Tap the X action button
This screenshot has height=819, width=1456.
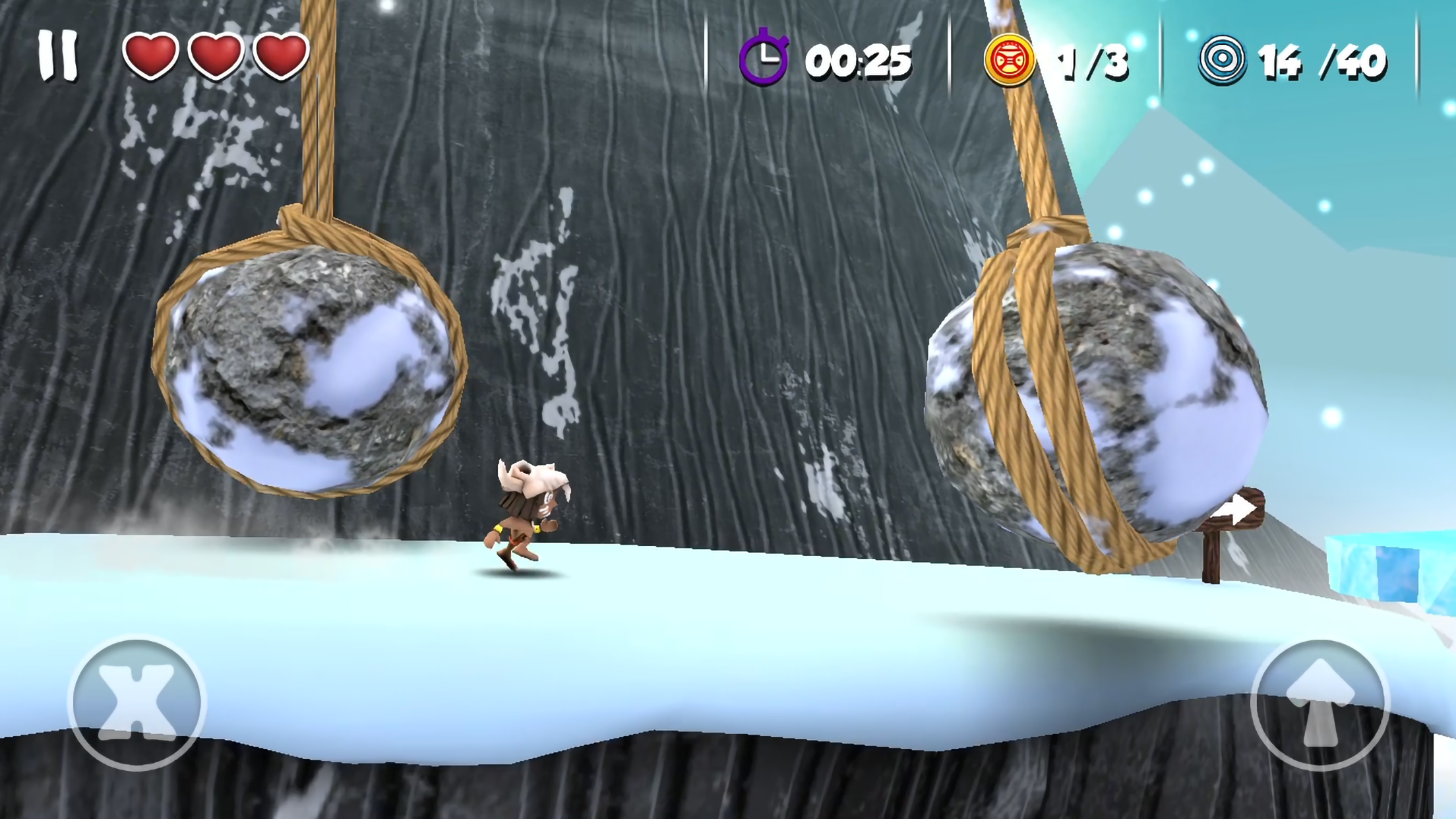coord(136,702)
